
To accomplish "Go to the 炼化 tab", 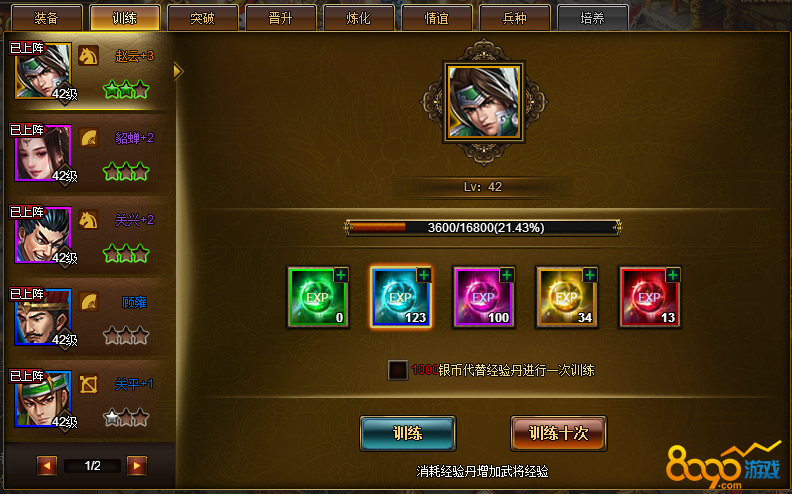I will click(x=358, y=18).
